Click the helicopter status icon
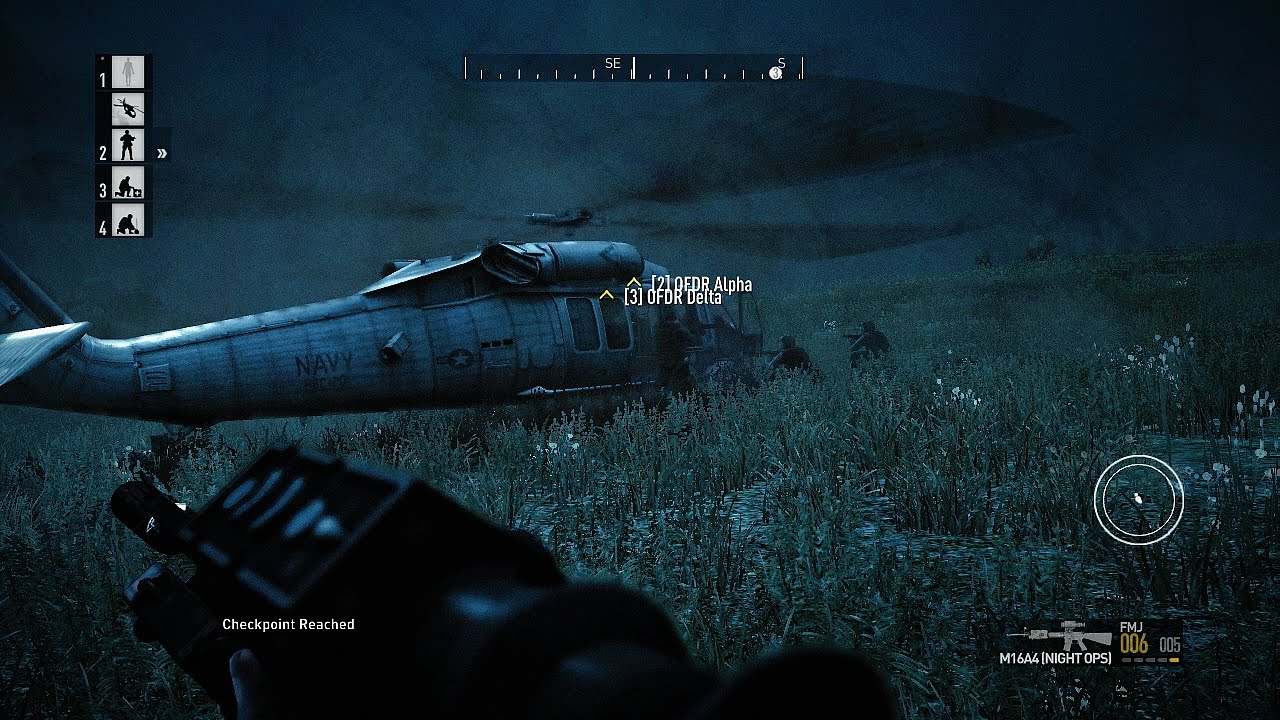The height and width of the screenshot is (720, 1280). (128, 109)
